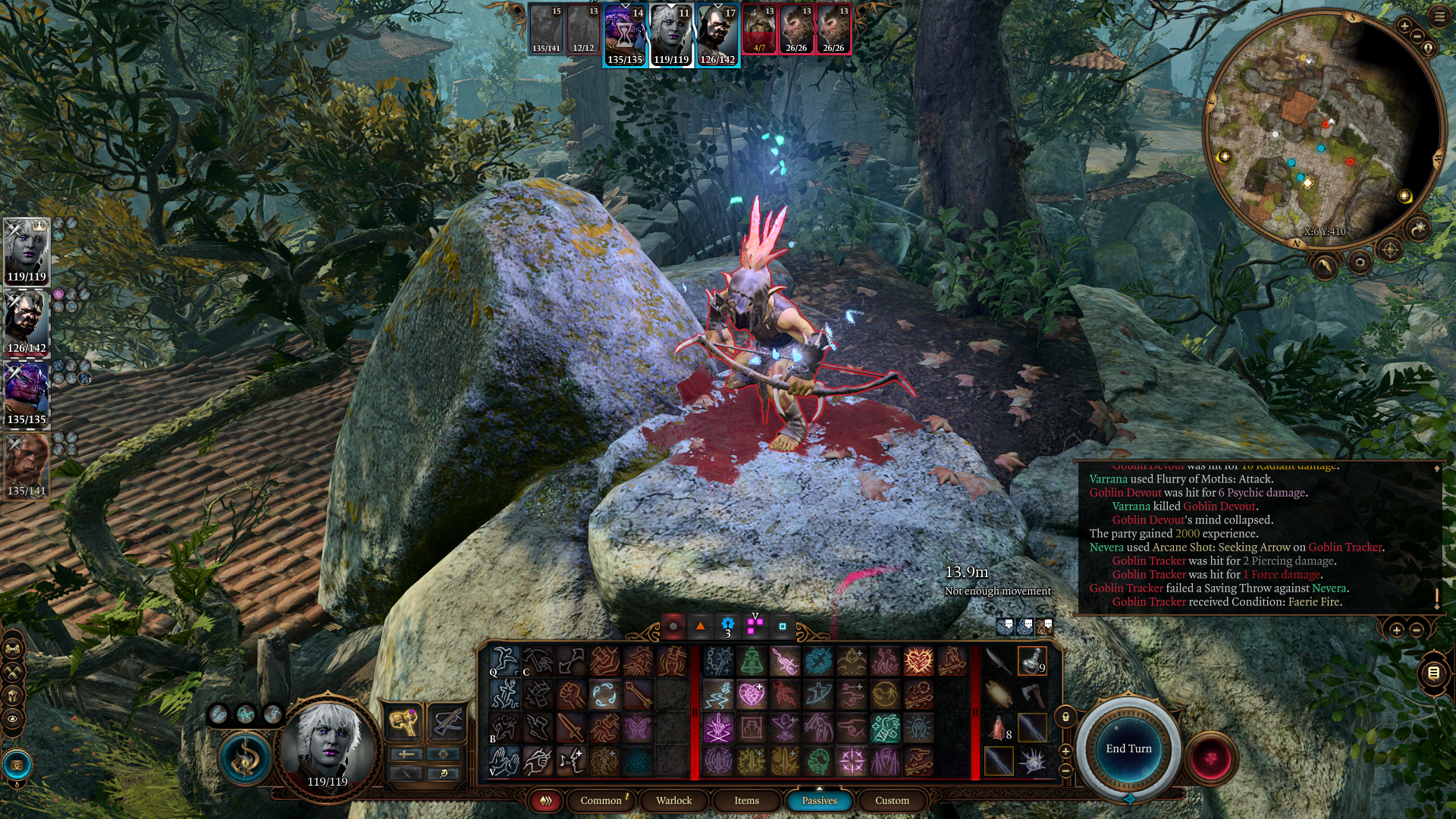Open the combat log toggle button
This screenshot has height=819, width=1456.
pyautogui.click(x=1433, y=673)
